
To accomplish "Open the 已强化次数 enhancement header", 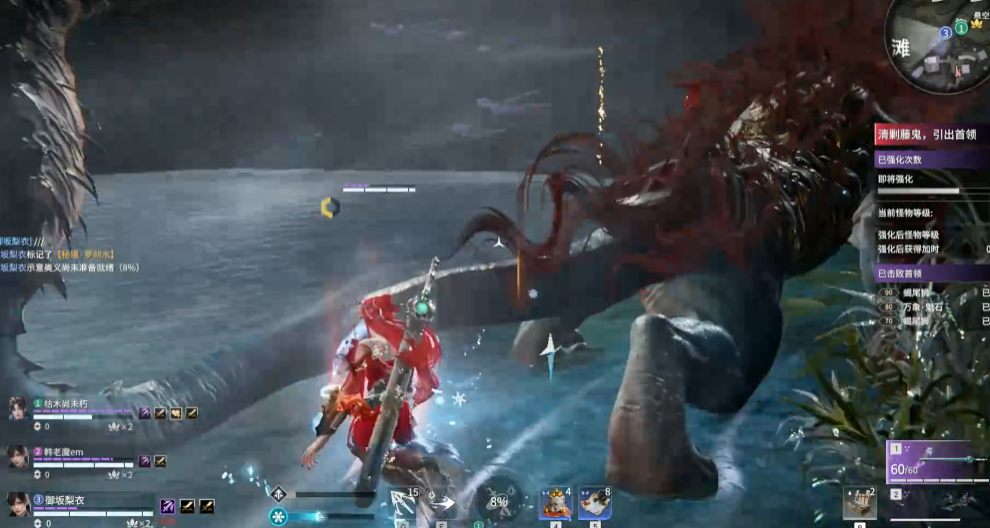I will tap(932, 159).
